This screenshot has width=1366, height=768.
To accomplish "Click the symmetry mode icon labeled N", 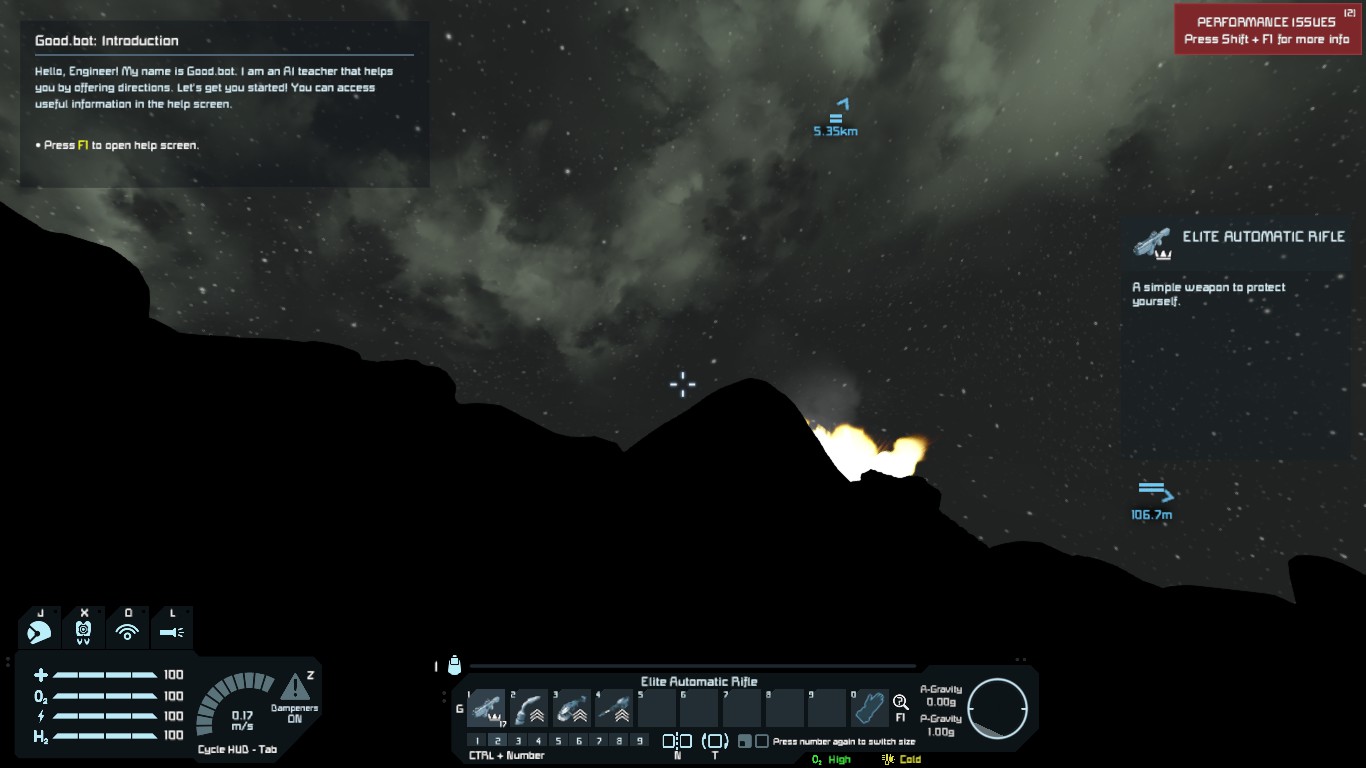I will coord(677,742).
